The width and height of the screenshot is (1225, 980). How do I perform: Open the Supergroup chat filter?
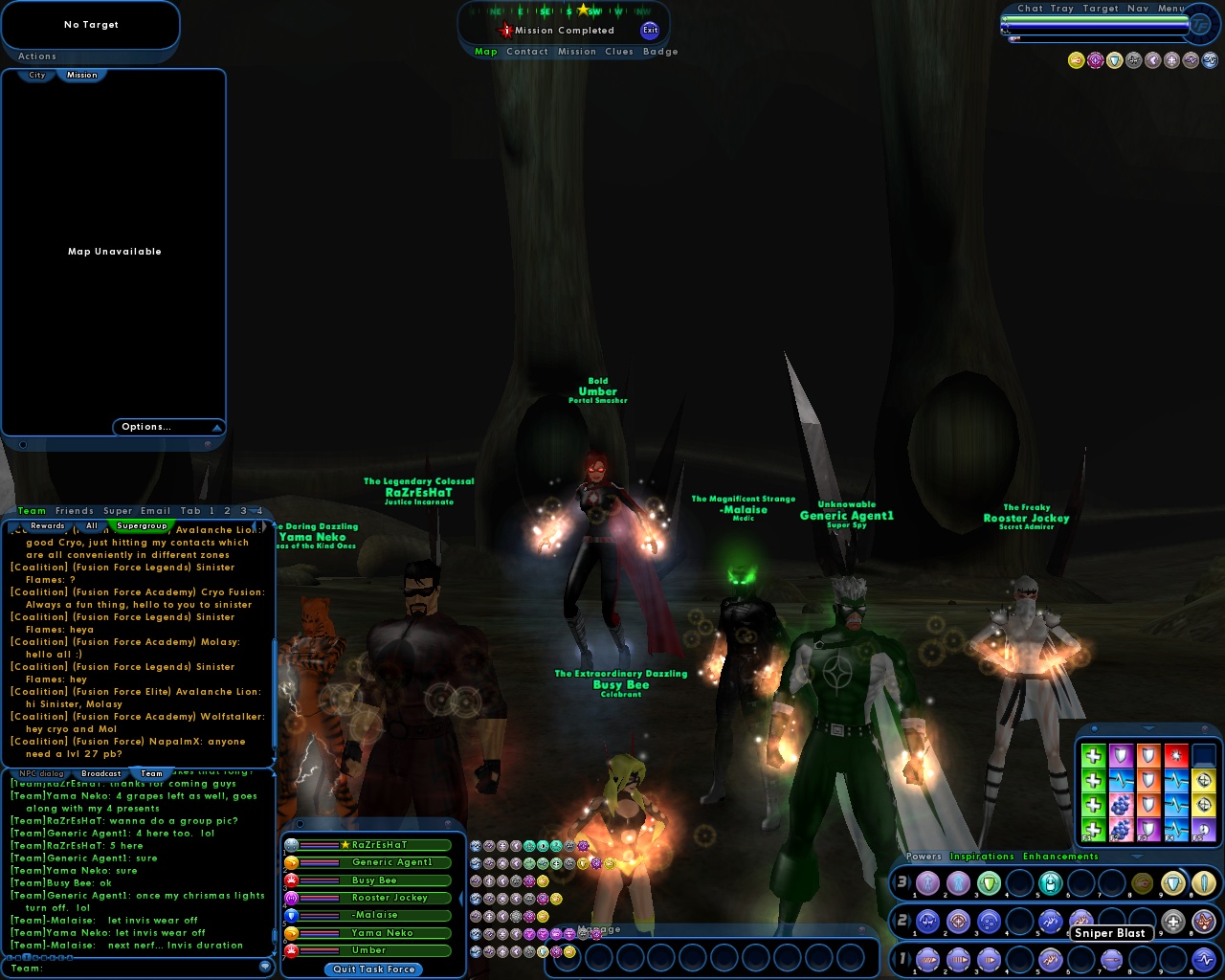point(142,525)
